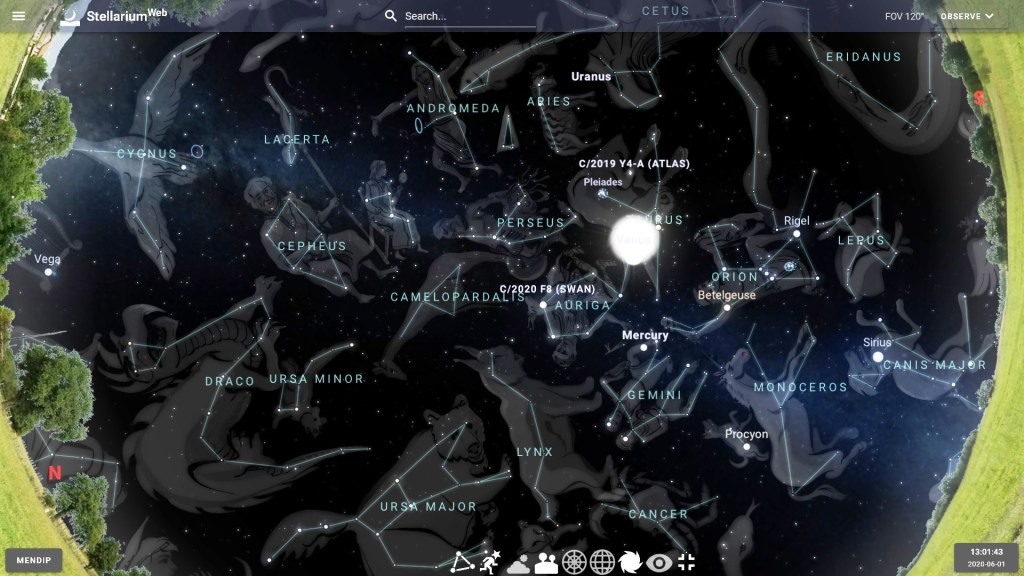The height and width of the screenshot is (576, 1024).
Task: Open the Observe dropdown
Action: pyautogui.click(x=967, y=16)
